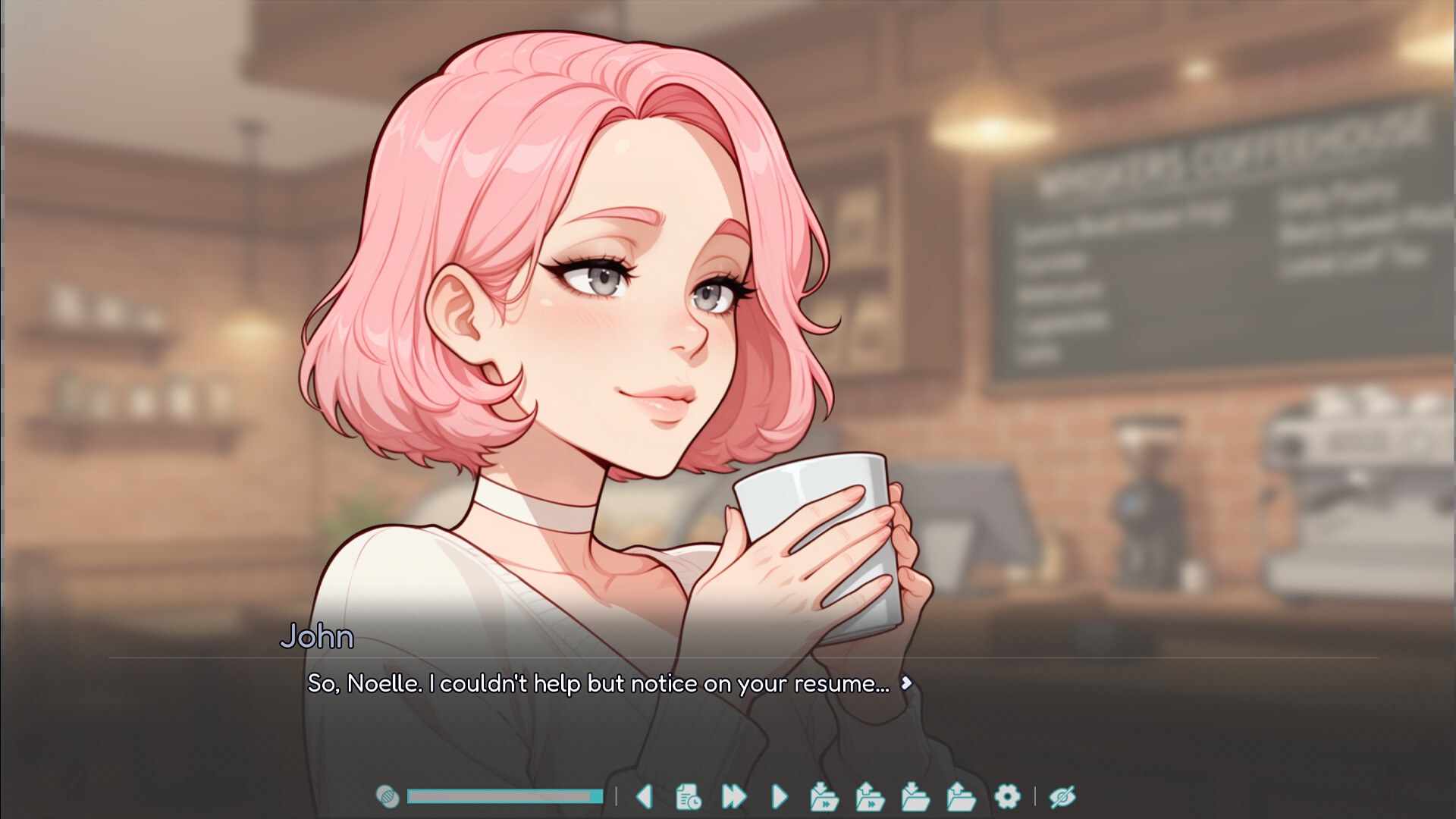Open game preferences via the gear icon
This screenshot has width=1456, height=819.
(1009, 796)
